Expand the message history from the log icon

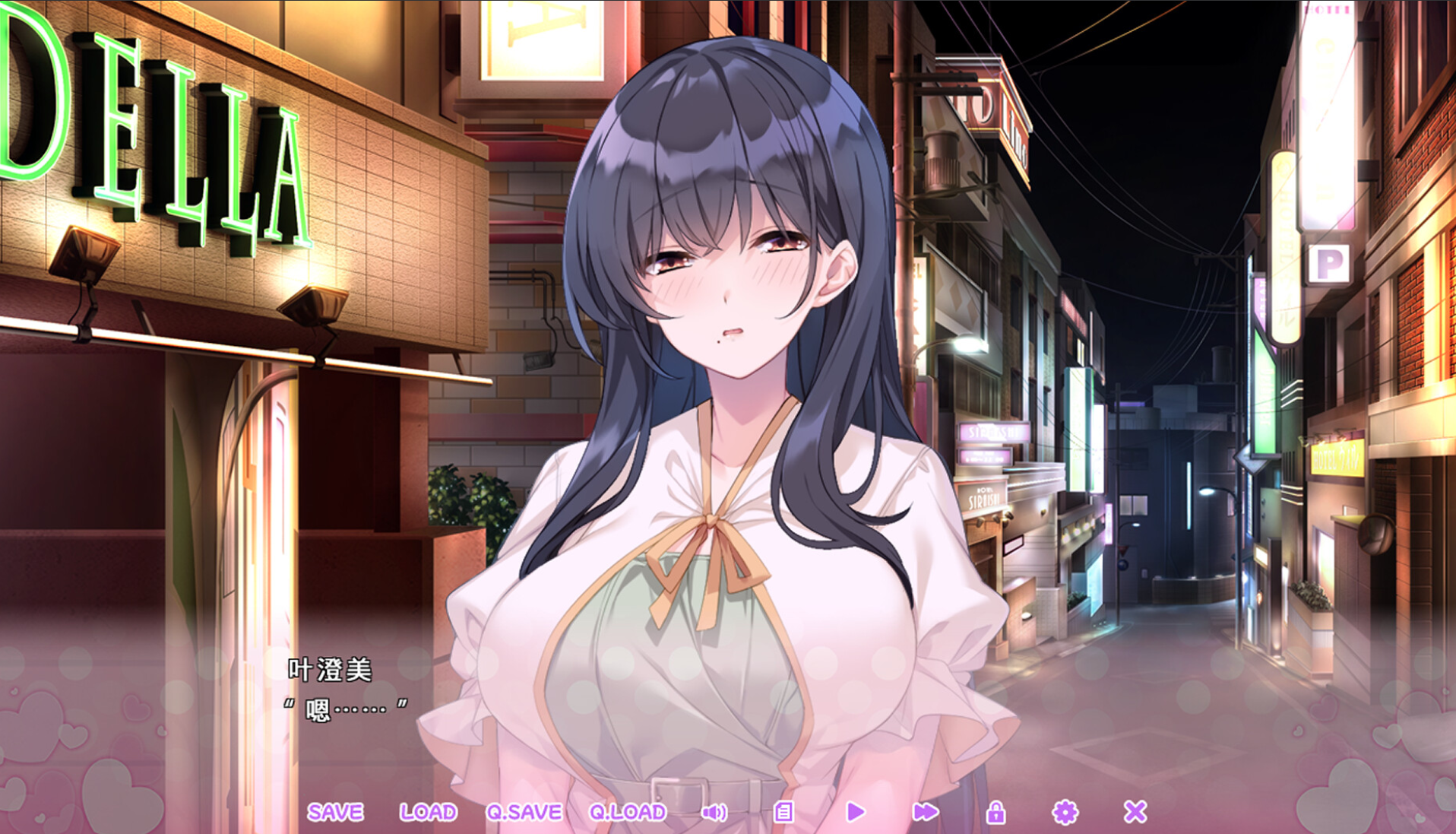pyautogui.click(x=783, y=812)
